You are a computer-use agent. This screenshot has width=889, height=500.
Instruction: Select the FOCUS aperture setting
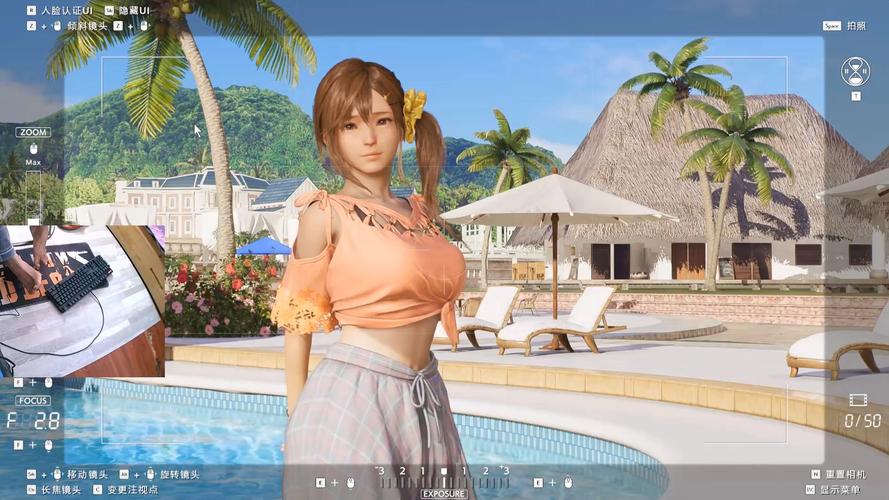[32, 420]
